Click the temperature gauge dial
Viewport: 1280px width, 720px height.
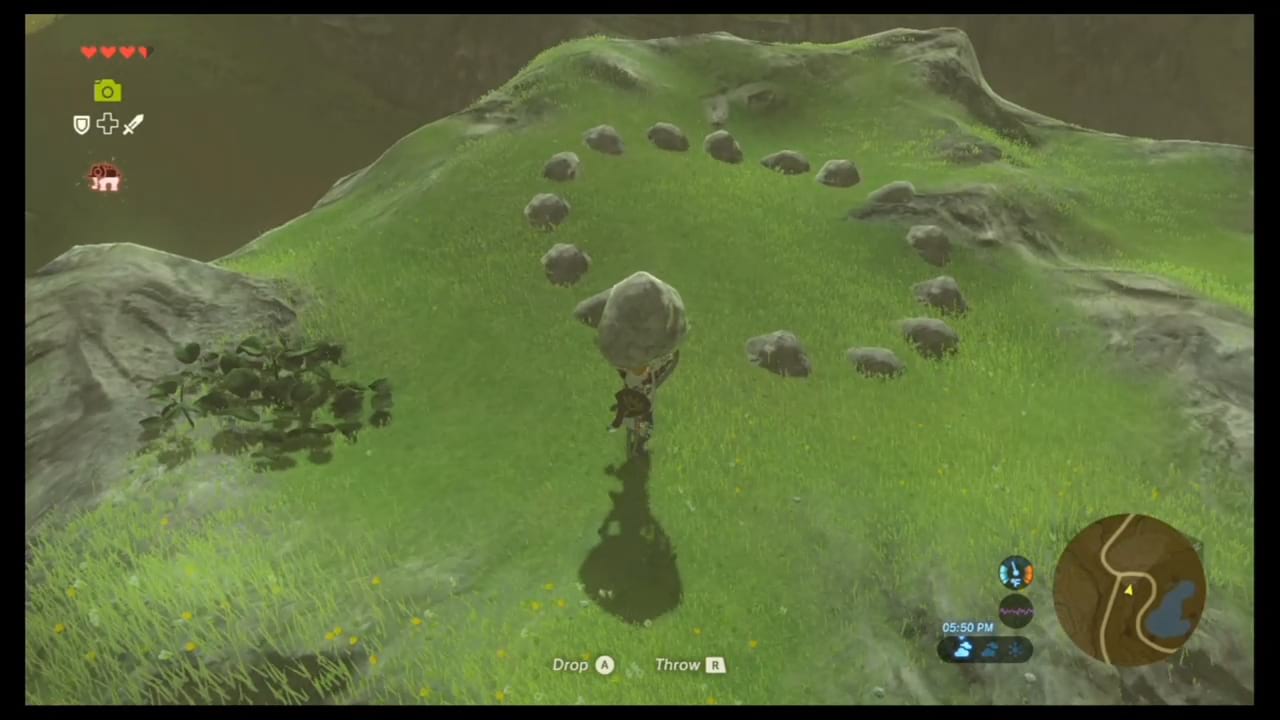tap(1016, 570)
